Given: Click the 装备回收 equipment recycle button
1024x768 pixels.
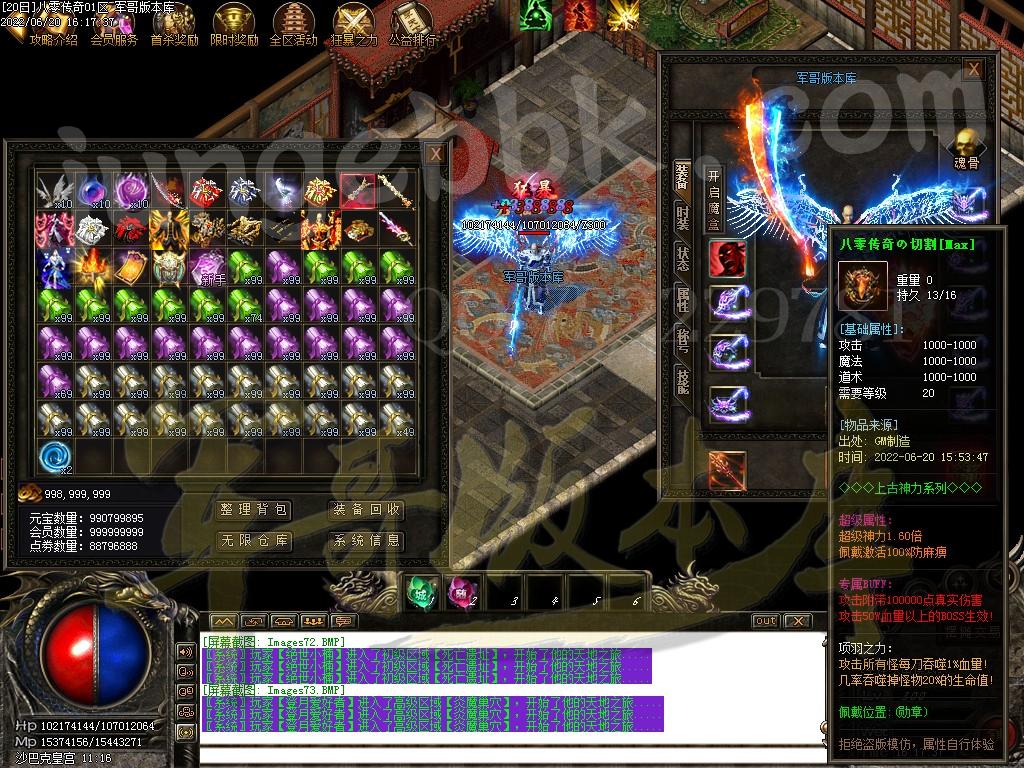Looking at the screenshot, I should [367, 510].
